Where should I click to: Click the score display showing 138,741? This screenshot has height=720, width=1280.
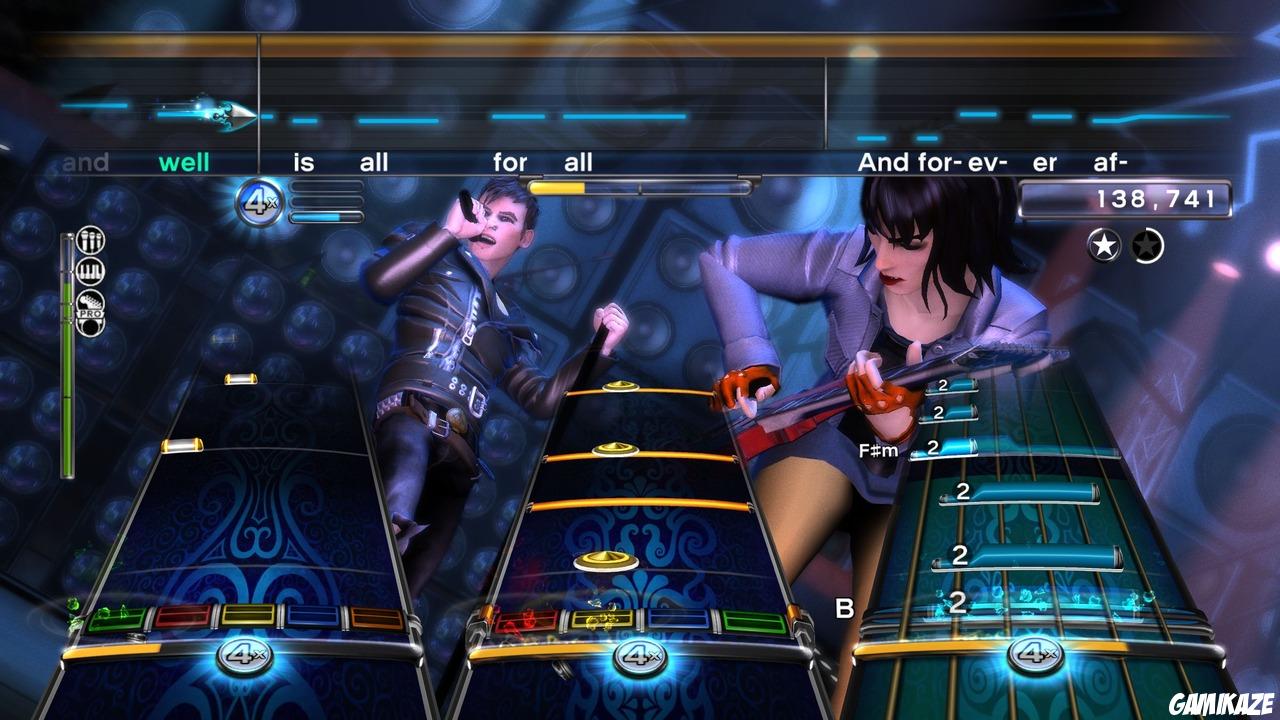(1124, 198)
